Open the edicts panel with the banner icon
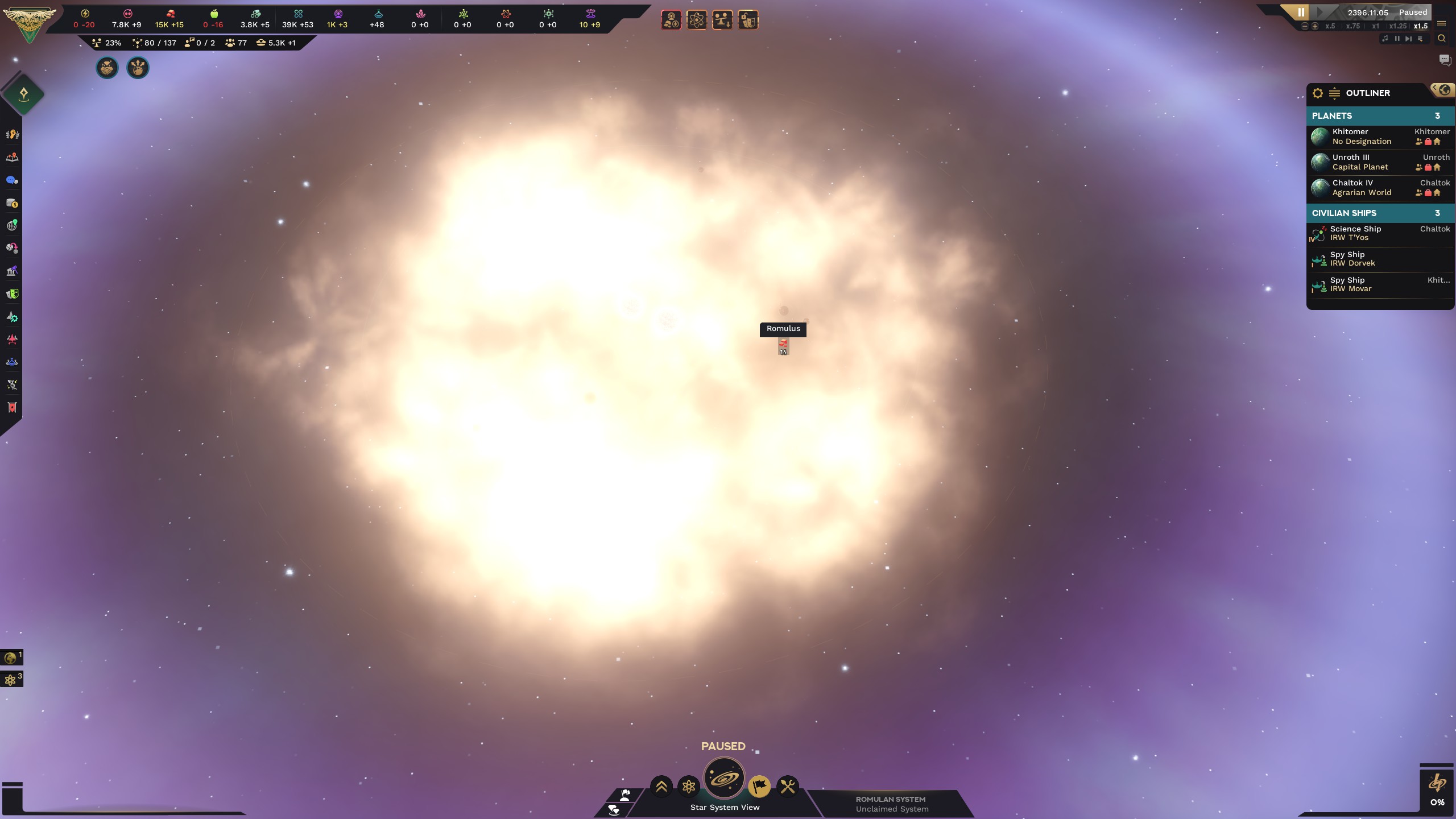The height and width of the screenshot is (819, 1456). click(x=11, y=408)
